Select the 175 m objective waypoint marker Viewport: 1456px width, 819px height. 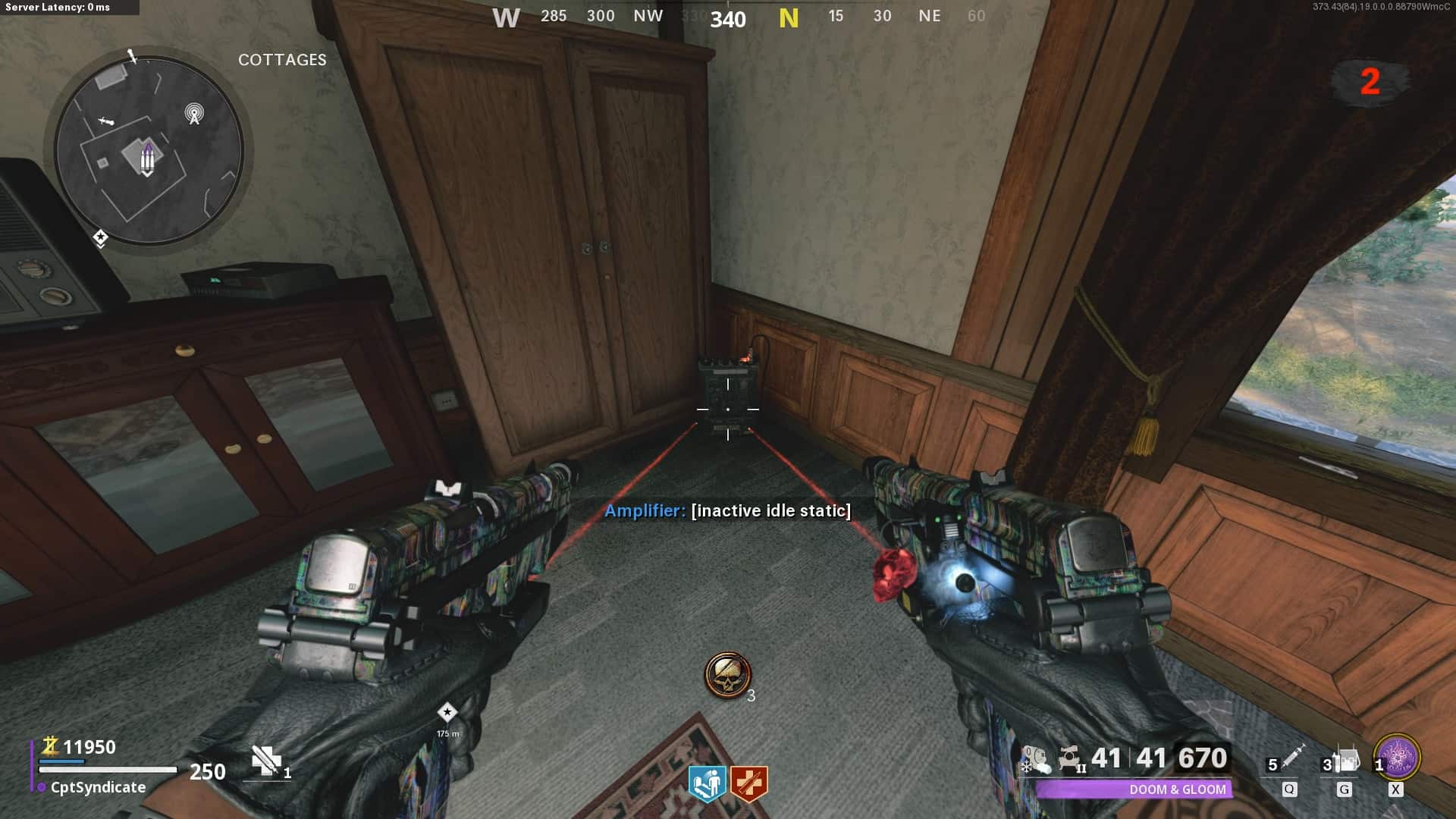tap(447, 713)
